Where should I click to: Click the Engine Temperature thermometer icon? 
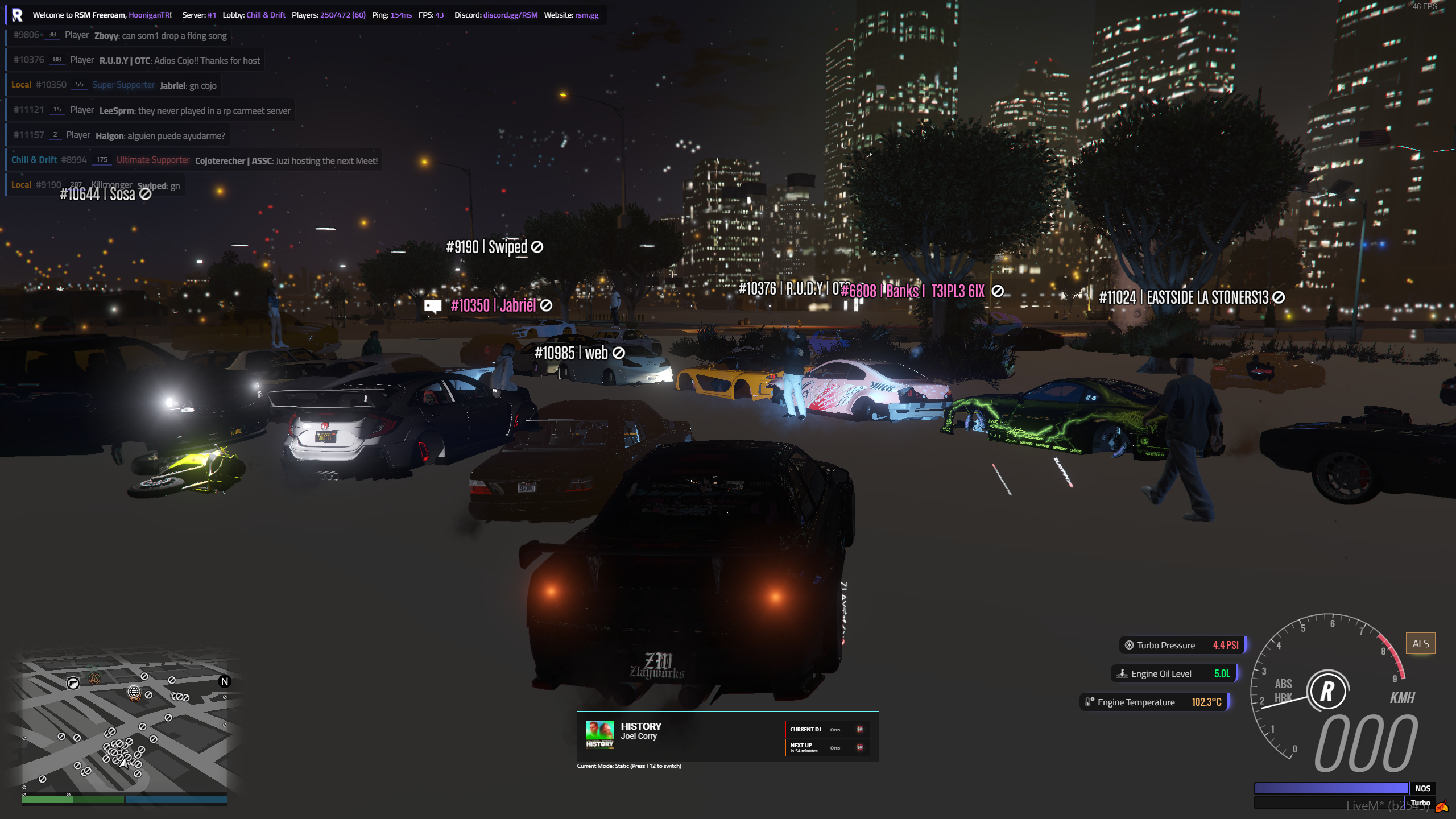[x=1088, y=702]
